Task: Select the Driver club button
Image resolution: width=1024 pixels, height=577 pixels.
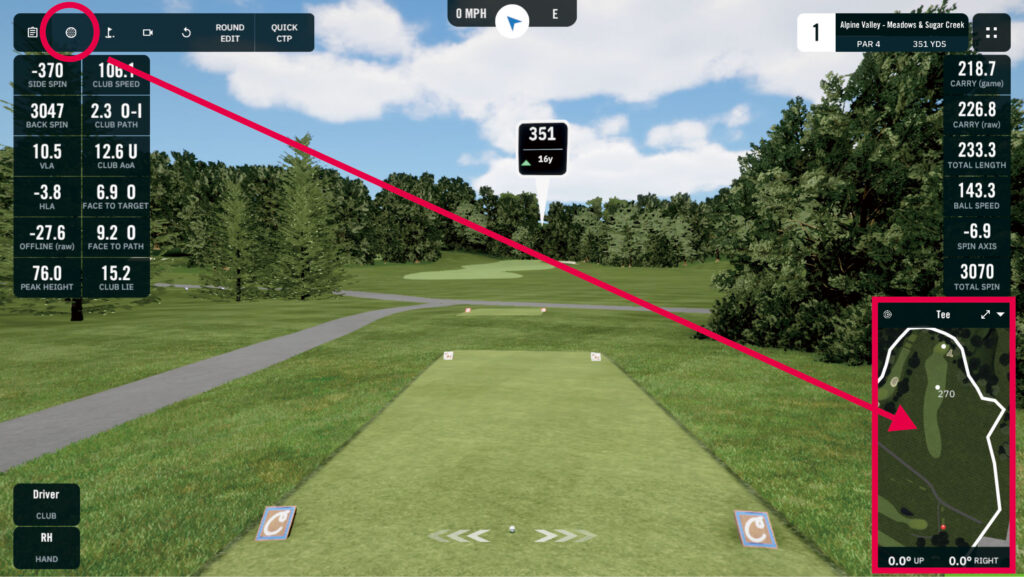Action: (x=46, y=503)
